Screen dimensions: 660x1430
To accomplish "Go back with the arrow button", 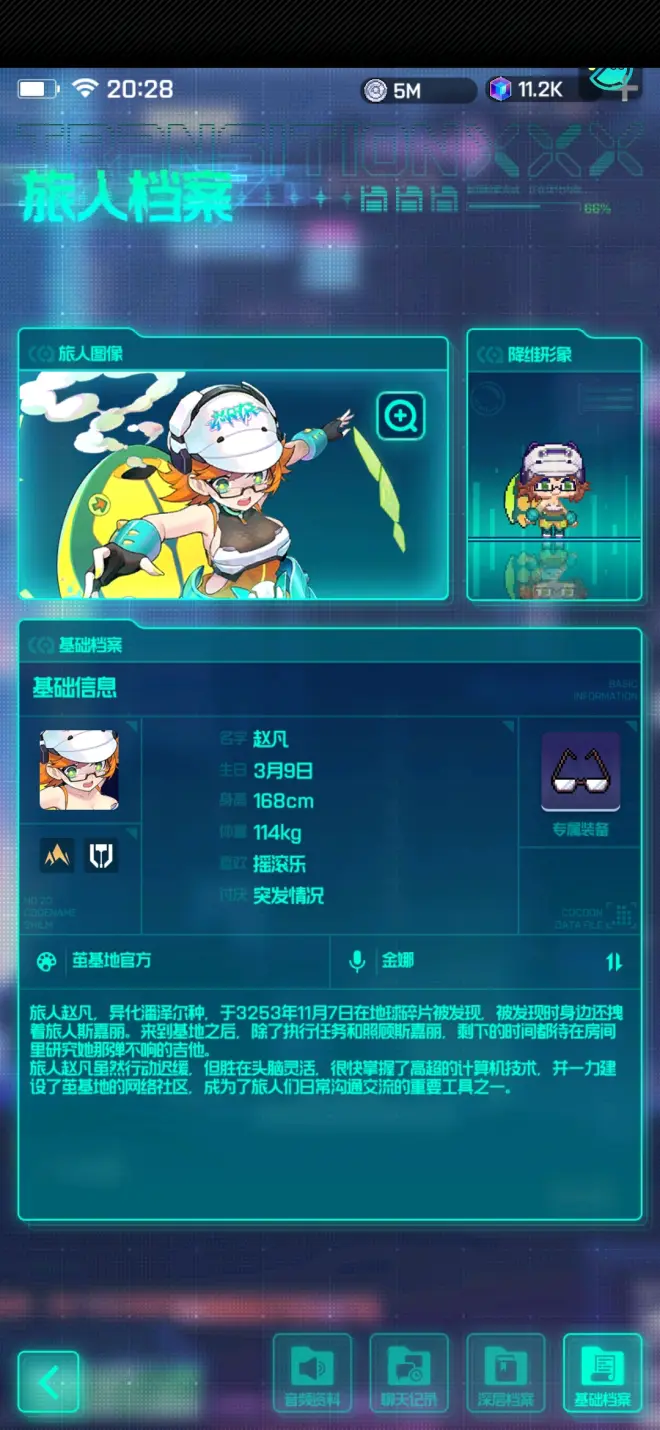I will click(48, 1382).
